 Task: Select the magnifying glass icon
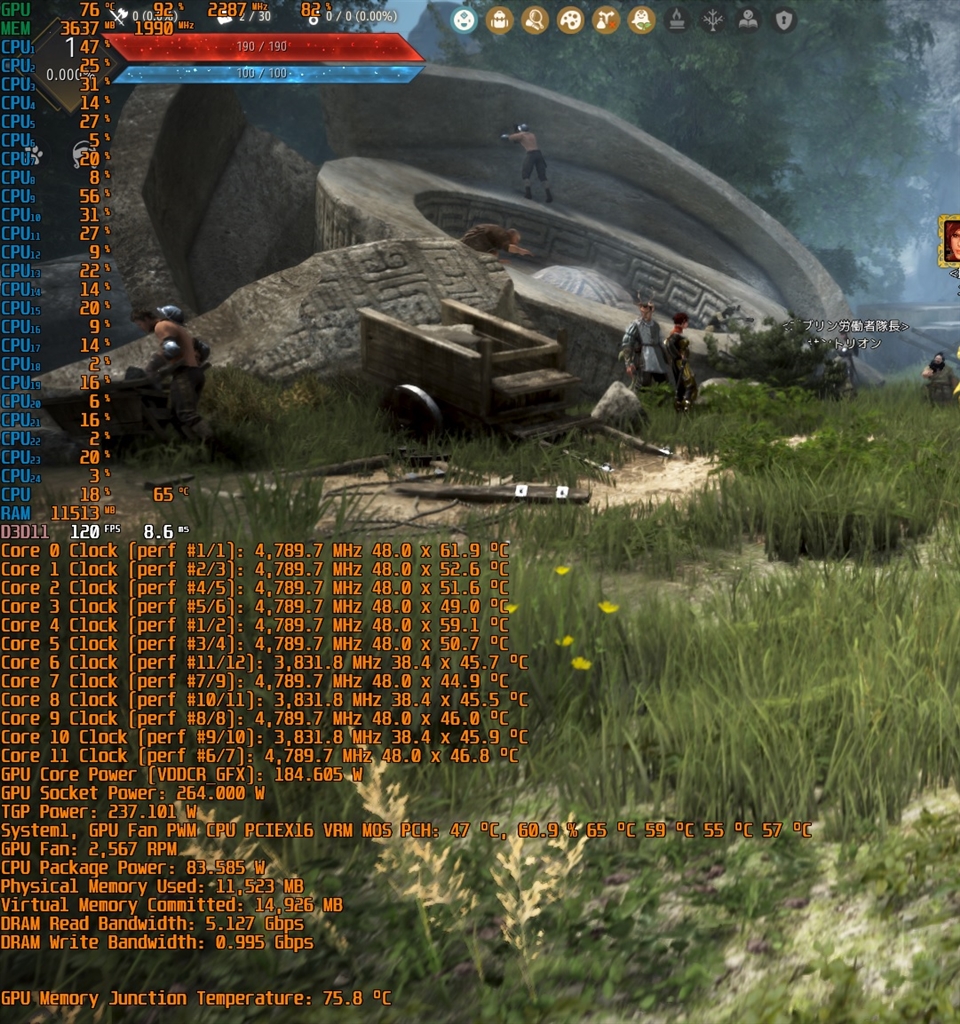click(535, 20)
